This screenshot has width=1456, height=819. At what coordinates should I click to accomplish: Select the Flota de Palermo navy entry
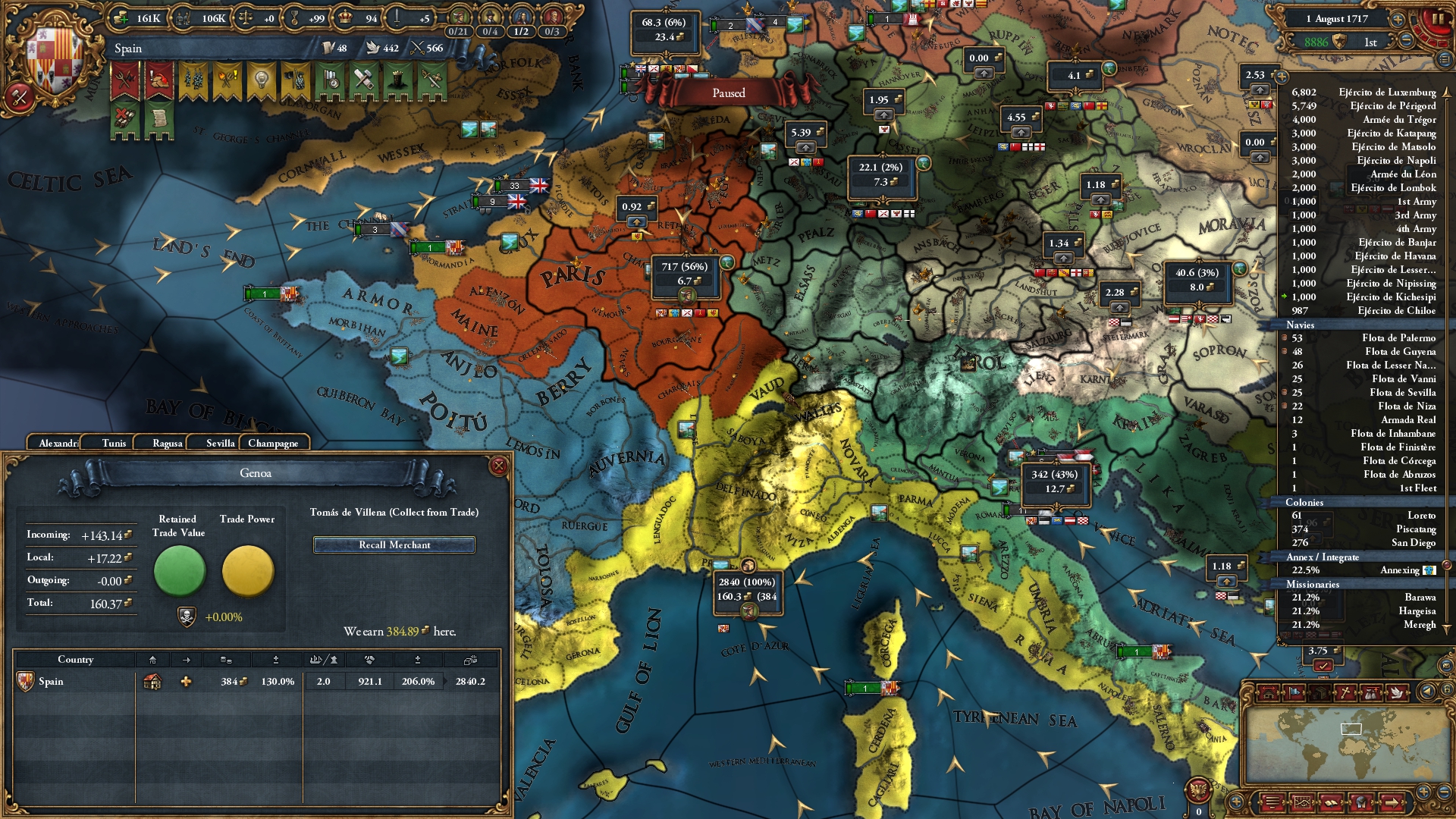pyautogui.click(x=1398, y=337)
